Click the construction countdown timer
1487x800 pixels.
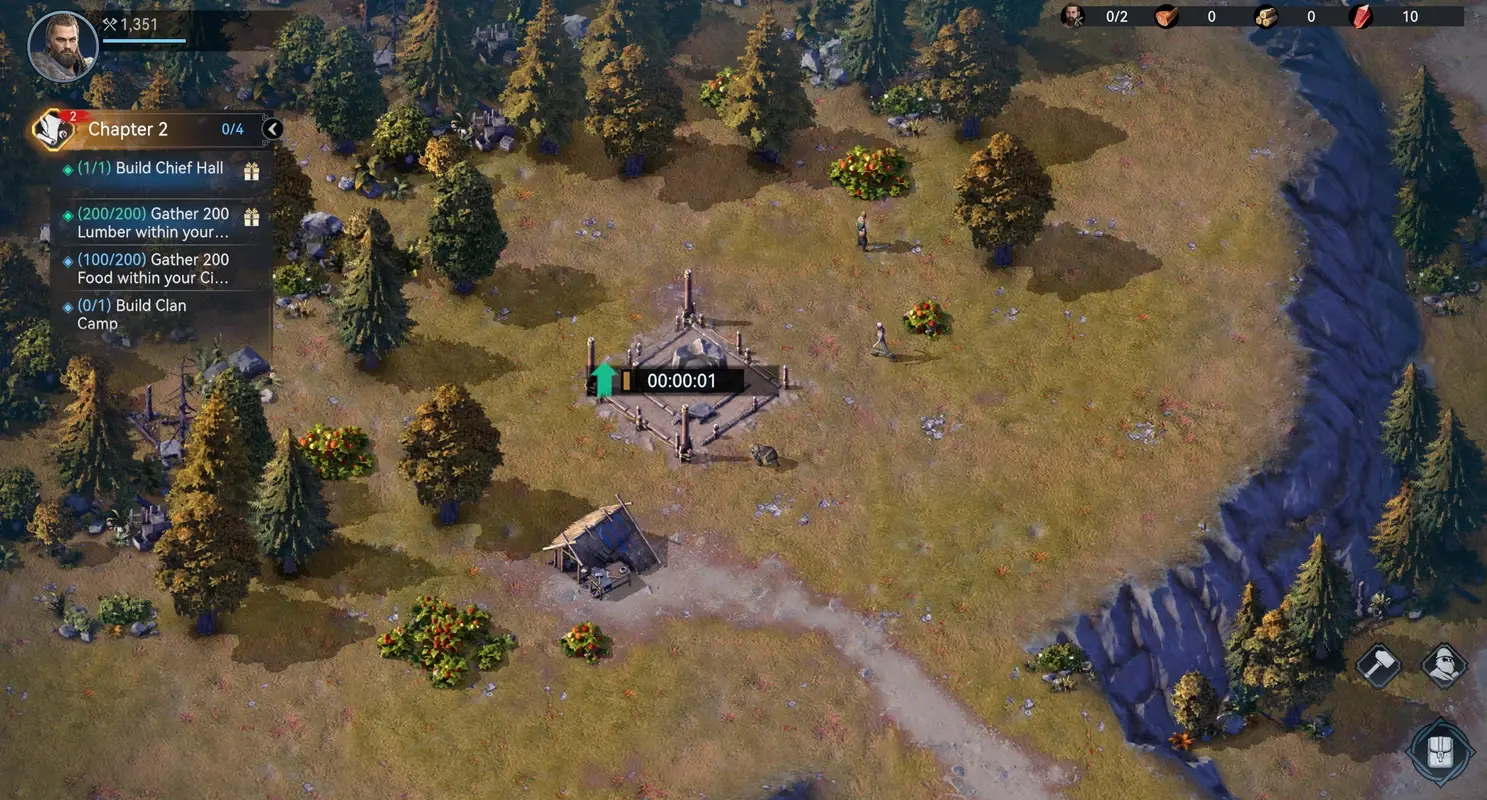click(685, 380)
